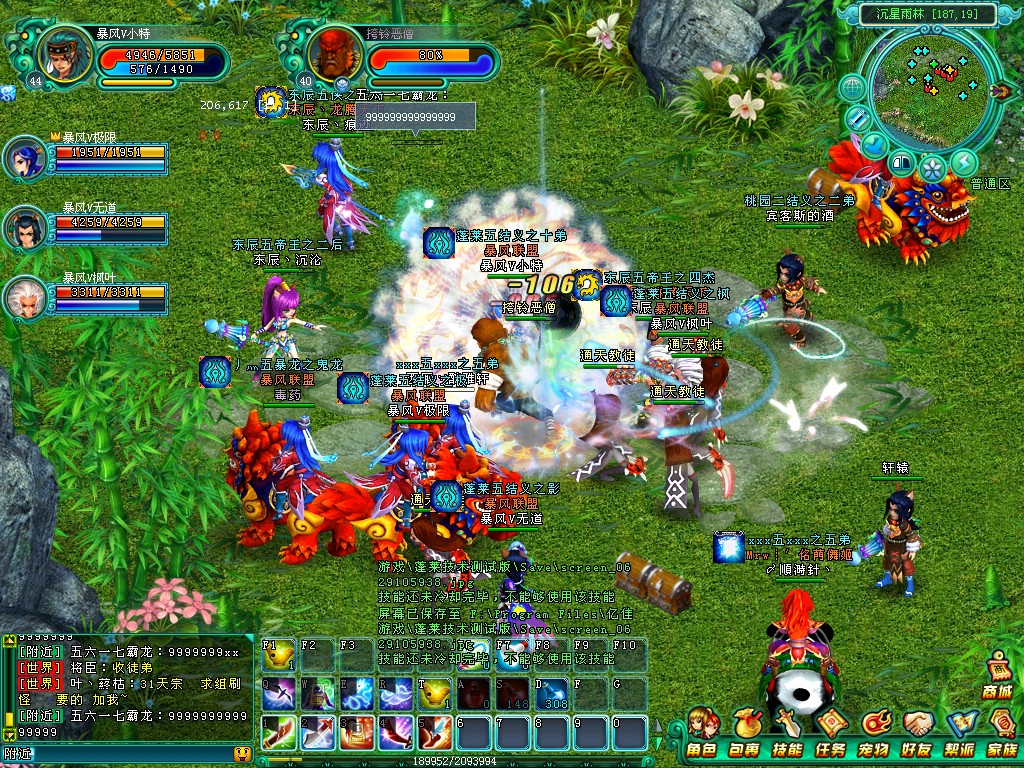The height and width of the screenshot is (768, 1024).
Task: Open the 帮派 guild panel
Action: (x=960, y=733)
